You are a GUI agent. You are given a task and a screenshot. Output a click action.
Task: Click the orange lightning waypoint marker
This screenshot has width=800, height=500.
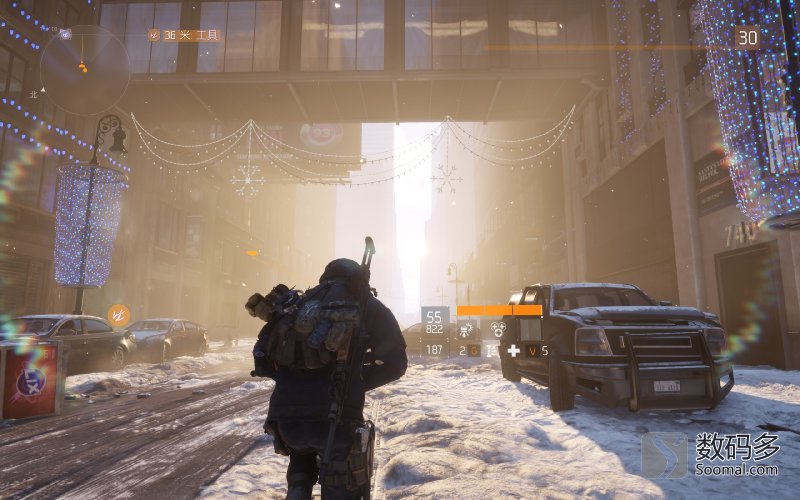coord(118,315)
